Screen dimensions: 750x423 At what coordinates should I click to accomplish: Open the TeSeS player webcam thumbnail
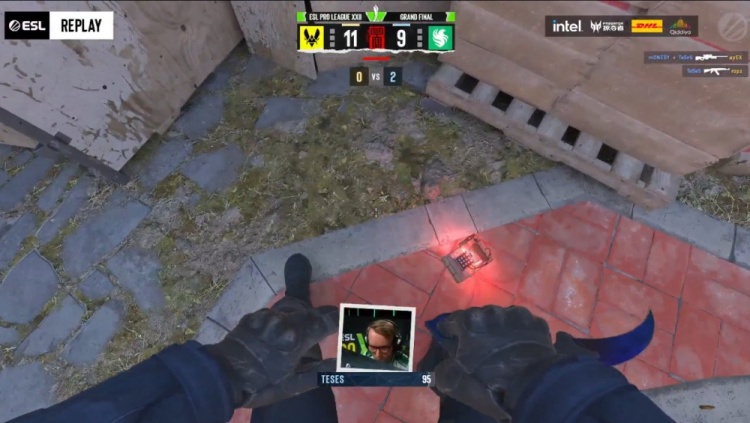coord(376,338)
